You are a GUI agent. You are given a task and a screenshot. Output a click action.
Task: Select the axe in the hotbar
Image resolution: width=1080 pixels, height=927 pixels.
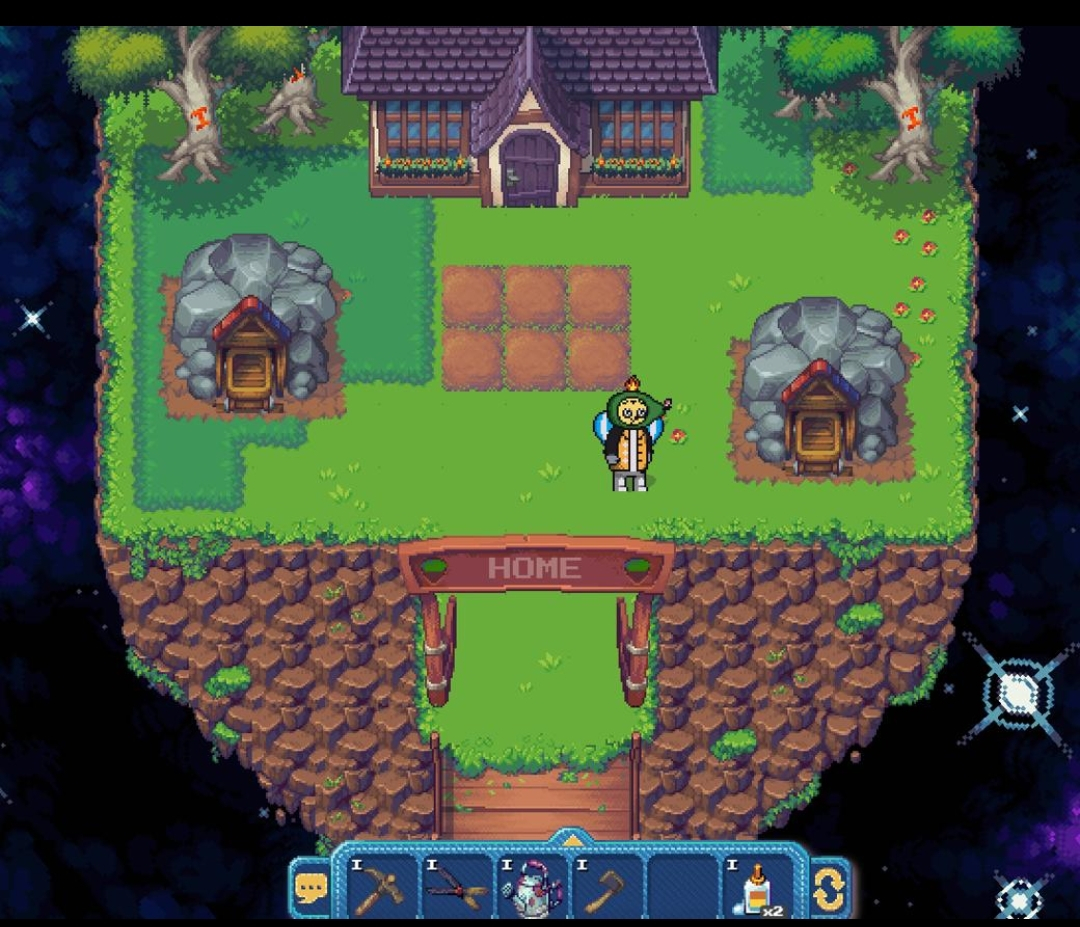point(605,887)
